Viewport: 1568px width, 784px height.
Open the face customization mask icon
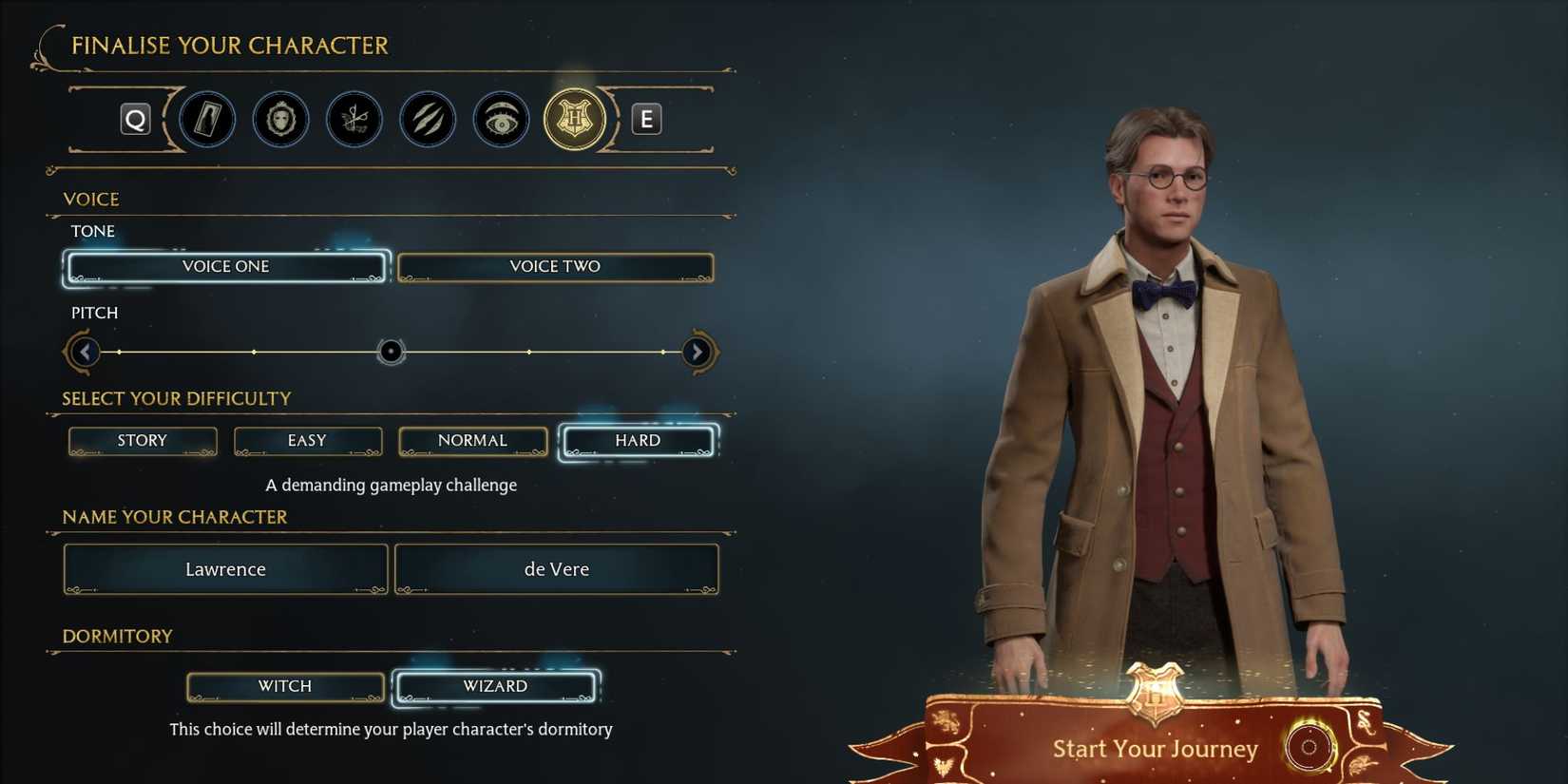(280, 119)
